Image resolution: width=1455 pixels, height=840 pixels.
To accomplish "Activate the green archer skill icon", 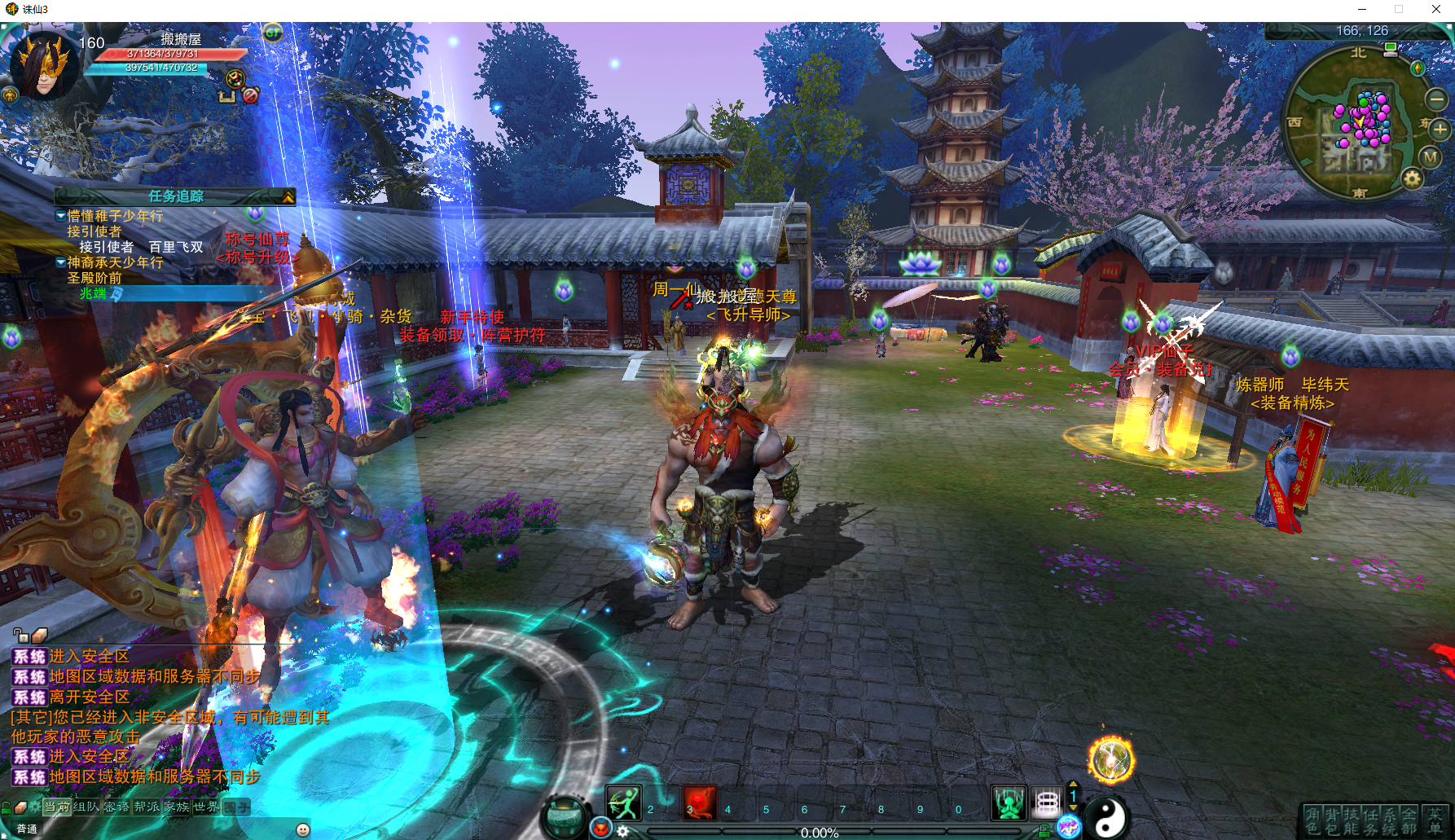I will (x=624, y=803).
